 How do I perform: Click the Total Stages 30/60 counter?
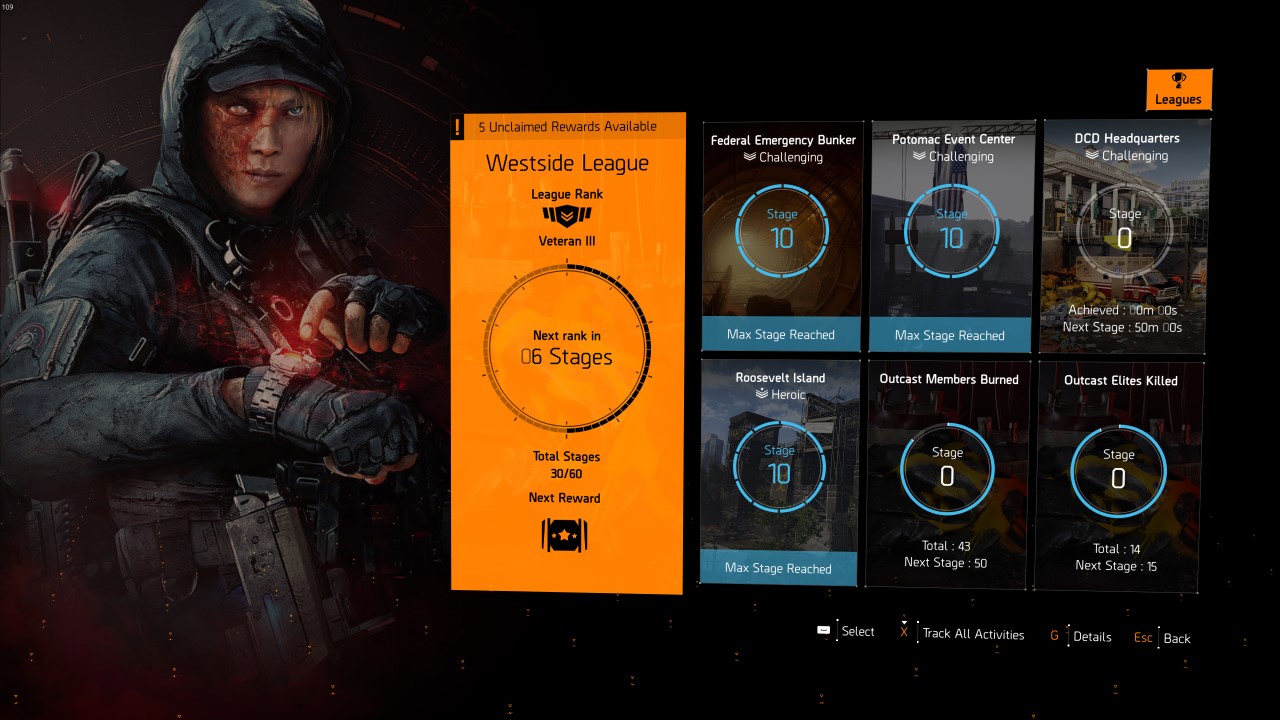[566, 463]
